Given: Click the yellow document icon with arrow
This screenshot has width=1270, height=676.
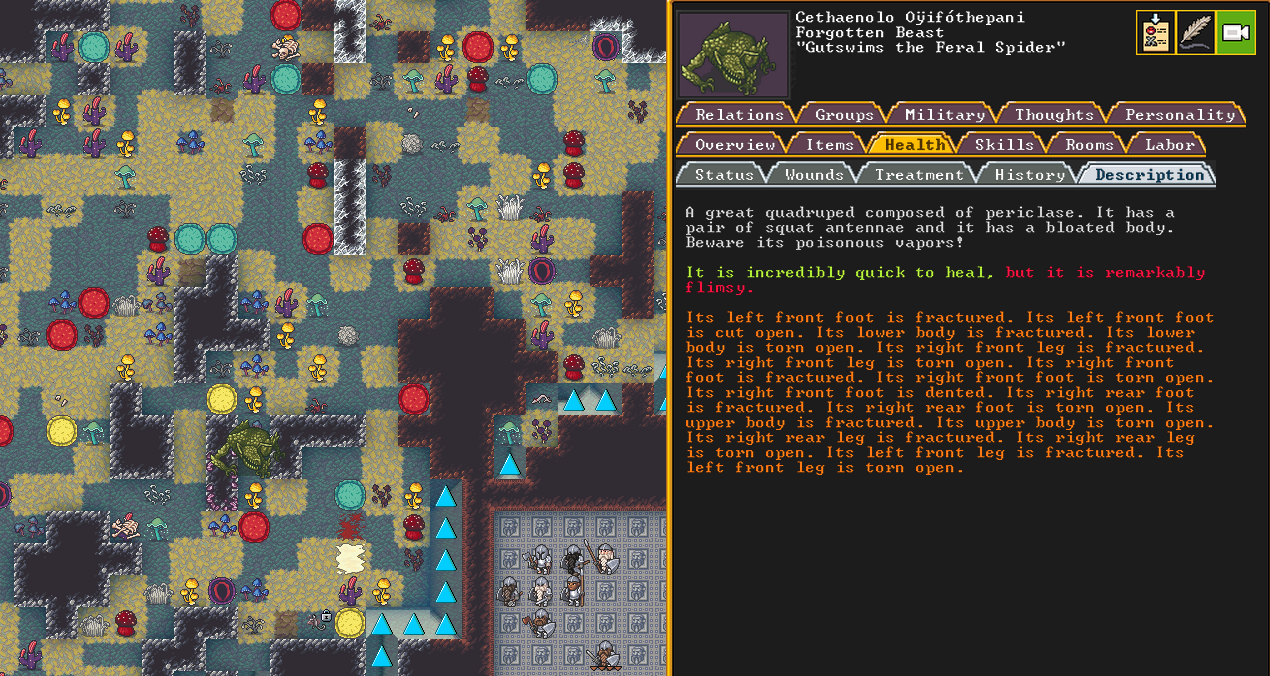Looking at the screenshot, I should pos(1156,33).
